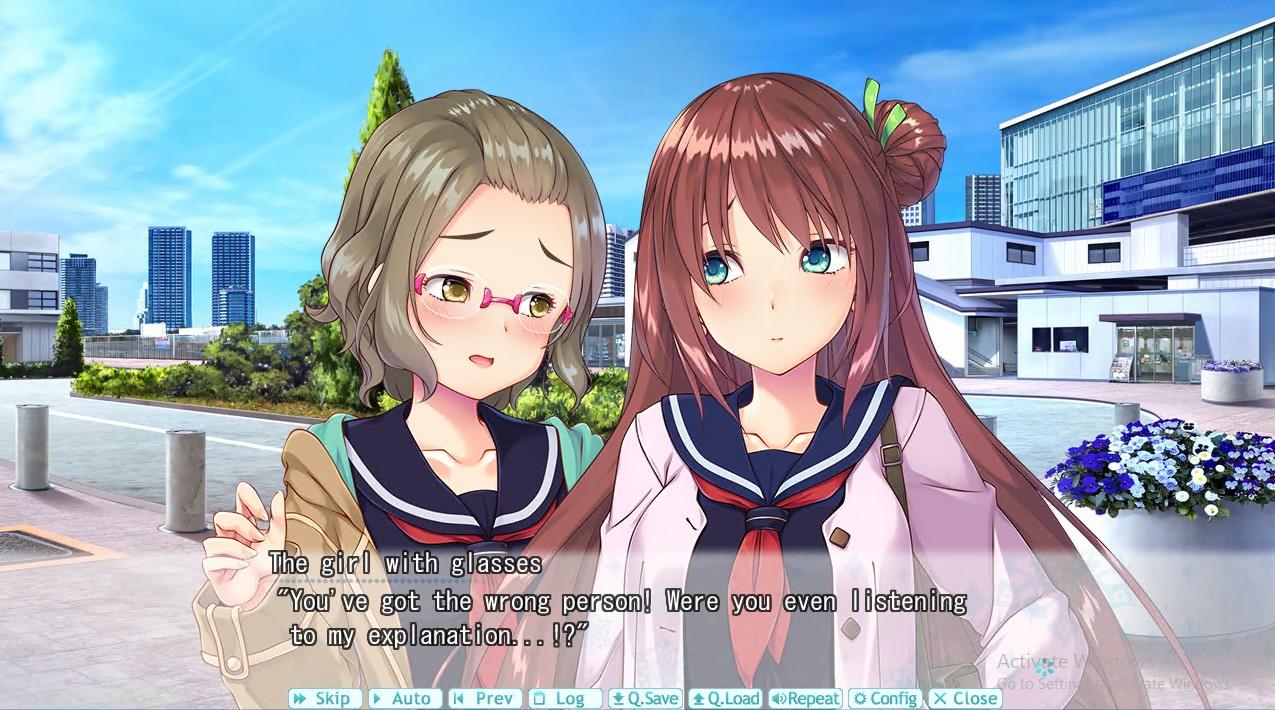Enable Auto text advance

pyautogui.click(x=405, y=699)
